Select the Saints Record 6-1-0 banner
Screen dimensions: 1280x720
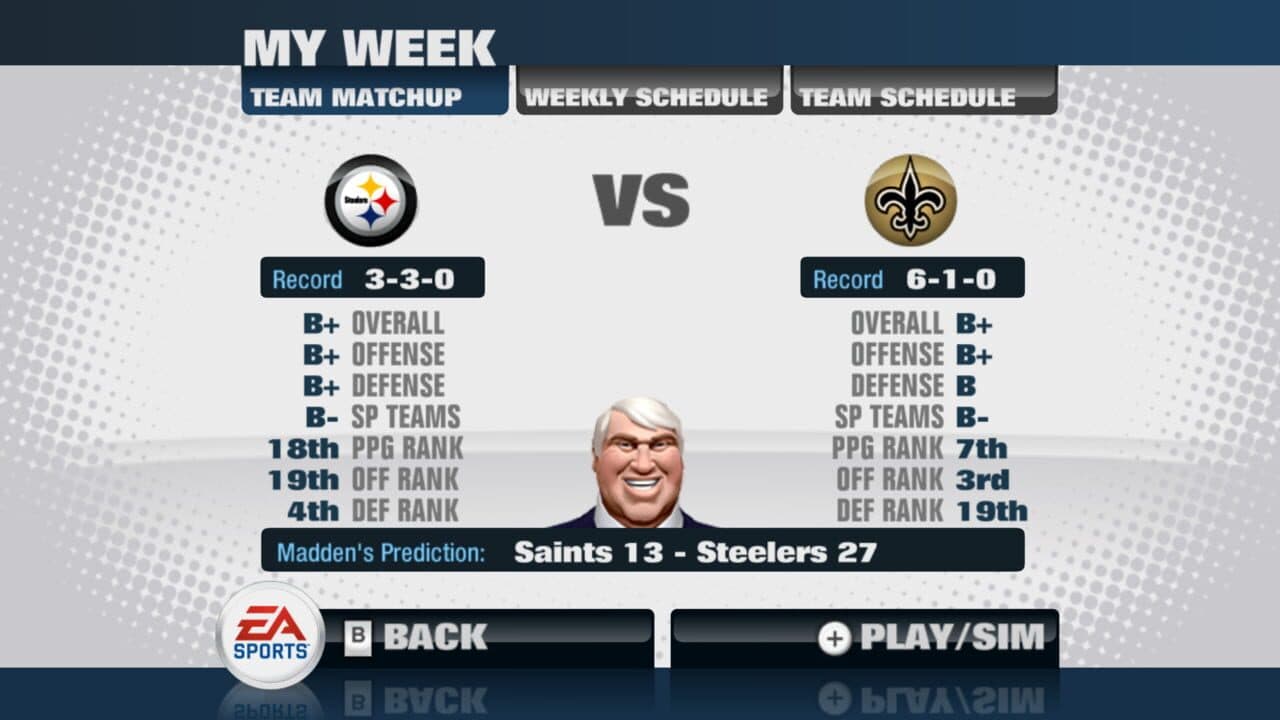(x=910, y=277)
